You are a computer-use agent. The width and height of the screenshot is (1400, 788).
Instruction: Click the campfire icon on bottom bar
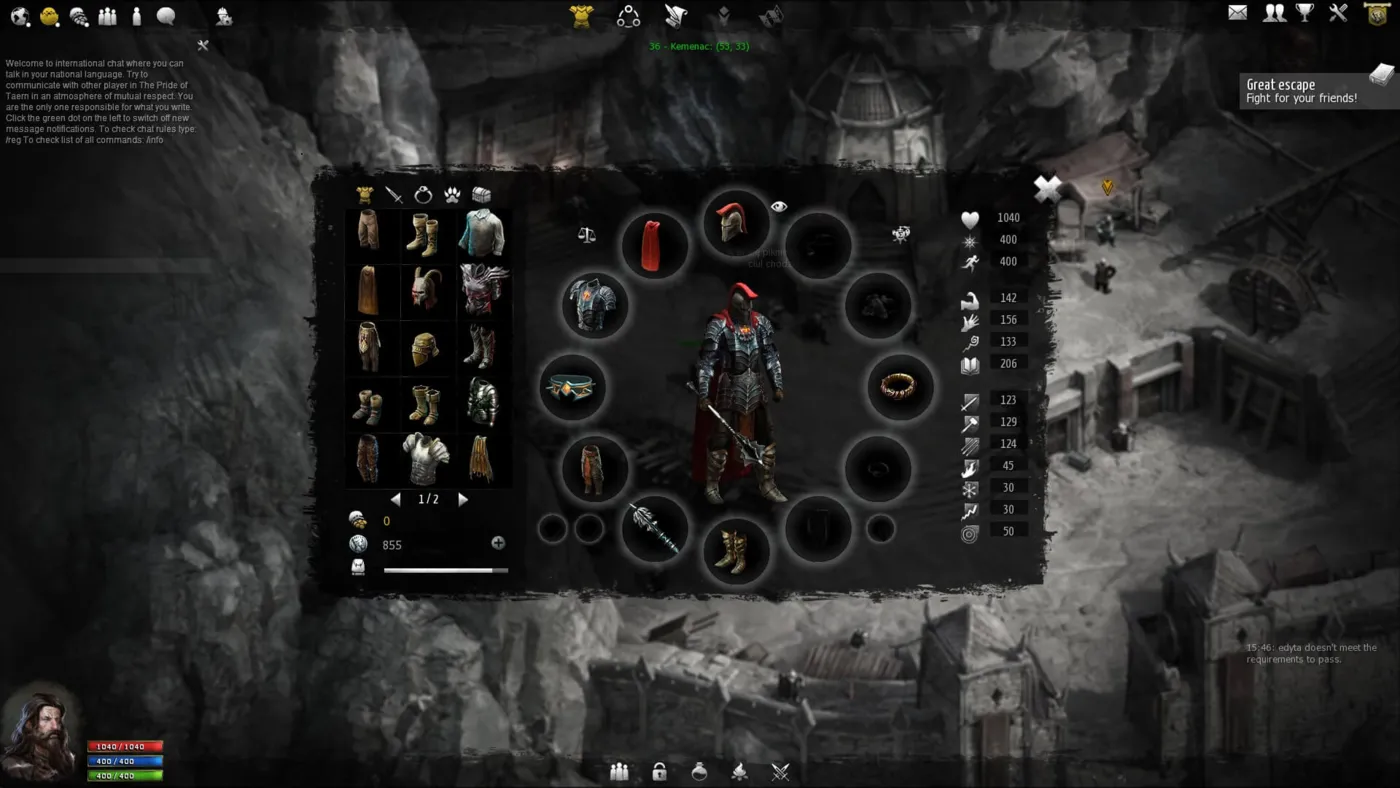(739, 771)
